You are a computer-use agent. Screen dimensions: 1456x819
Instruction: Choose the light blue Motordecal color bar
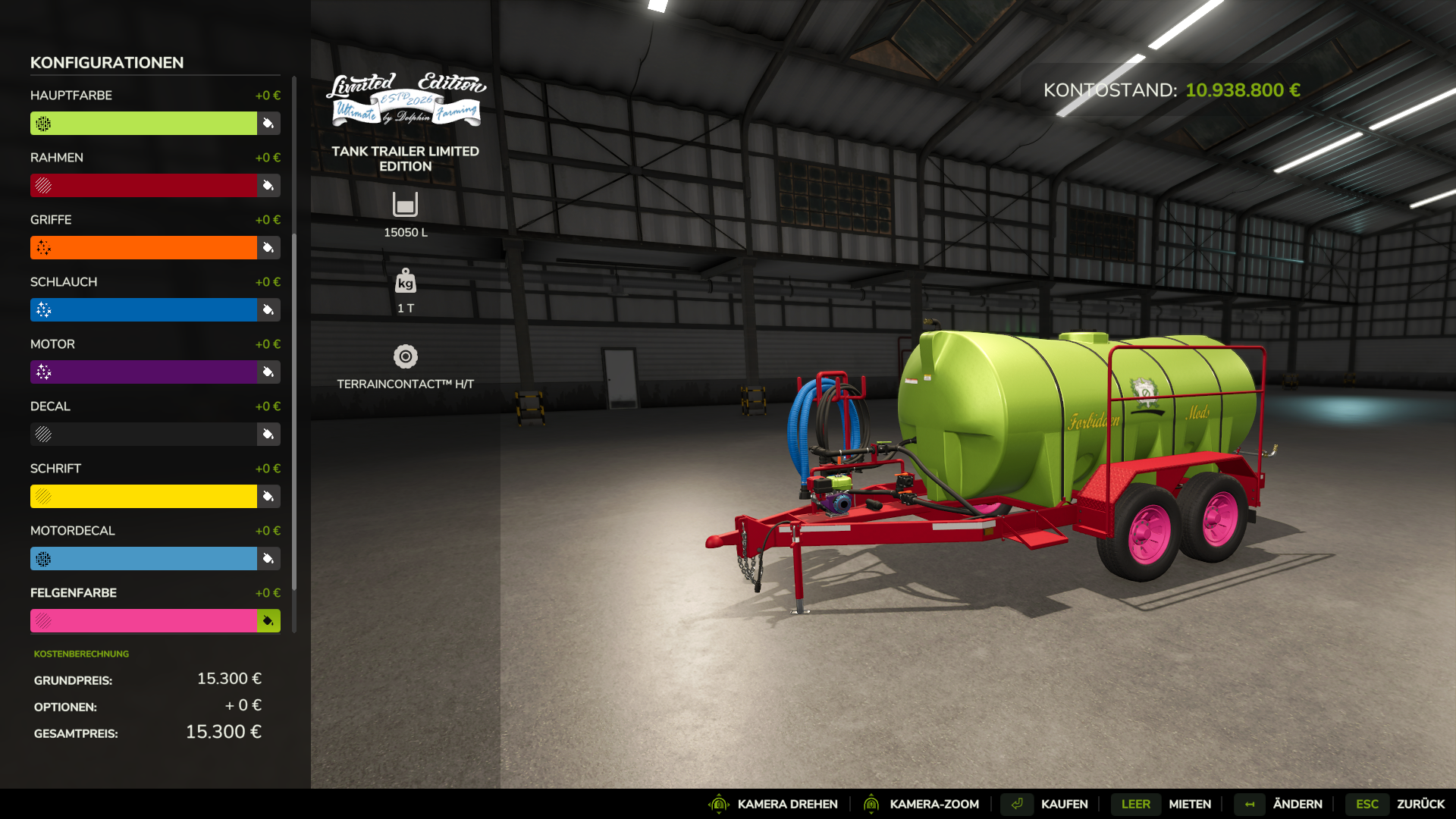point(144,559)
